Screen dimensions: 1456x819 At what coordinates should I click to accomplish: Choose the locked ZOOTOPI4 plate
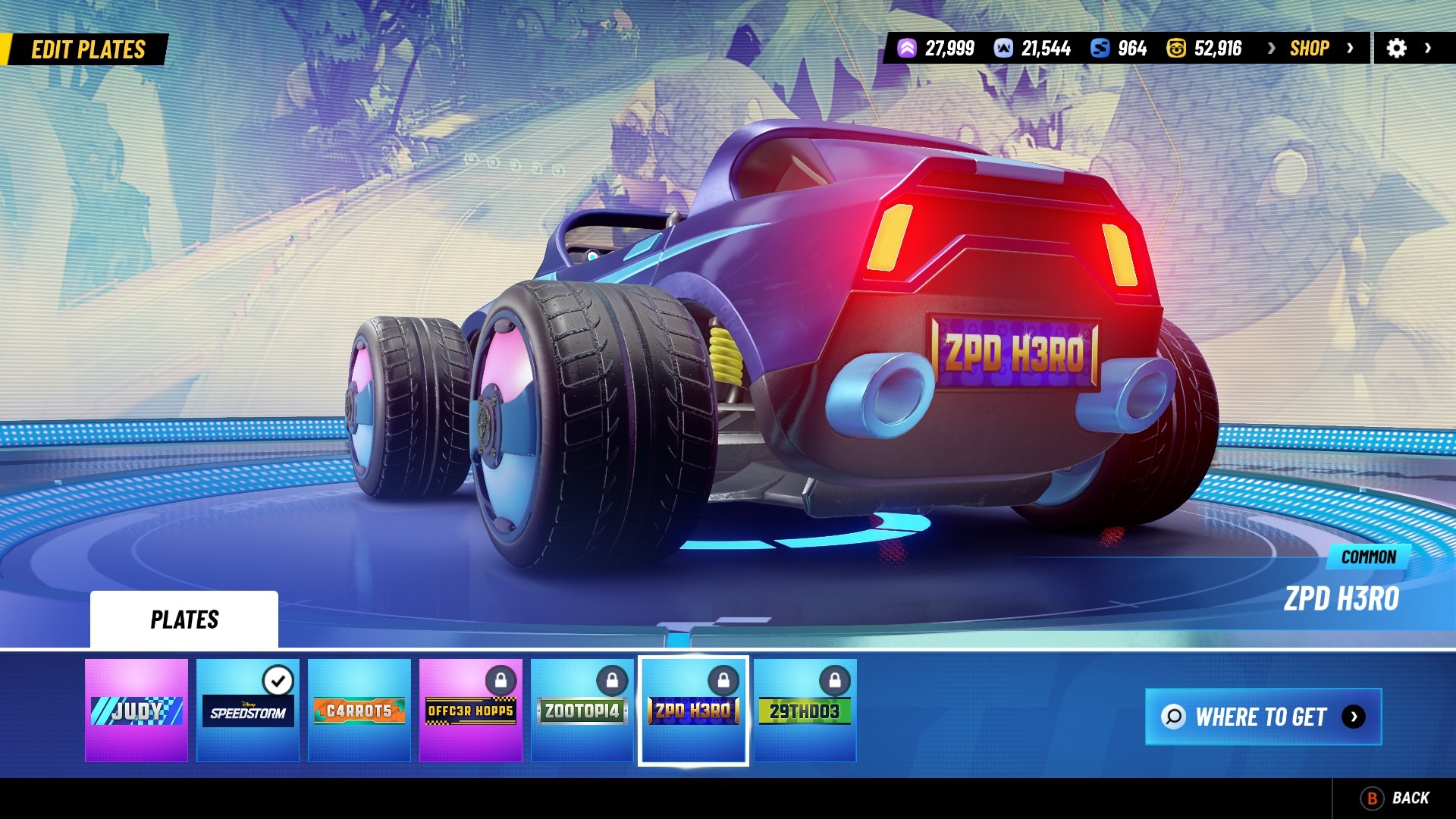point(582,710)
